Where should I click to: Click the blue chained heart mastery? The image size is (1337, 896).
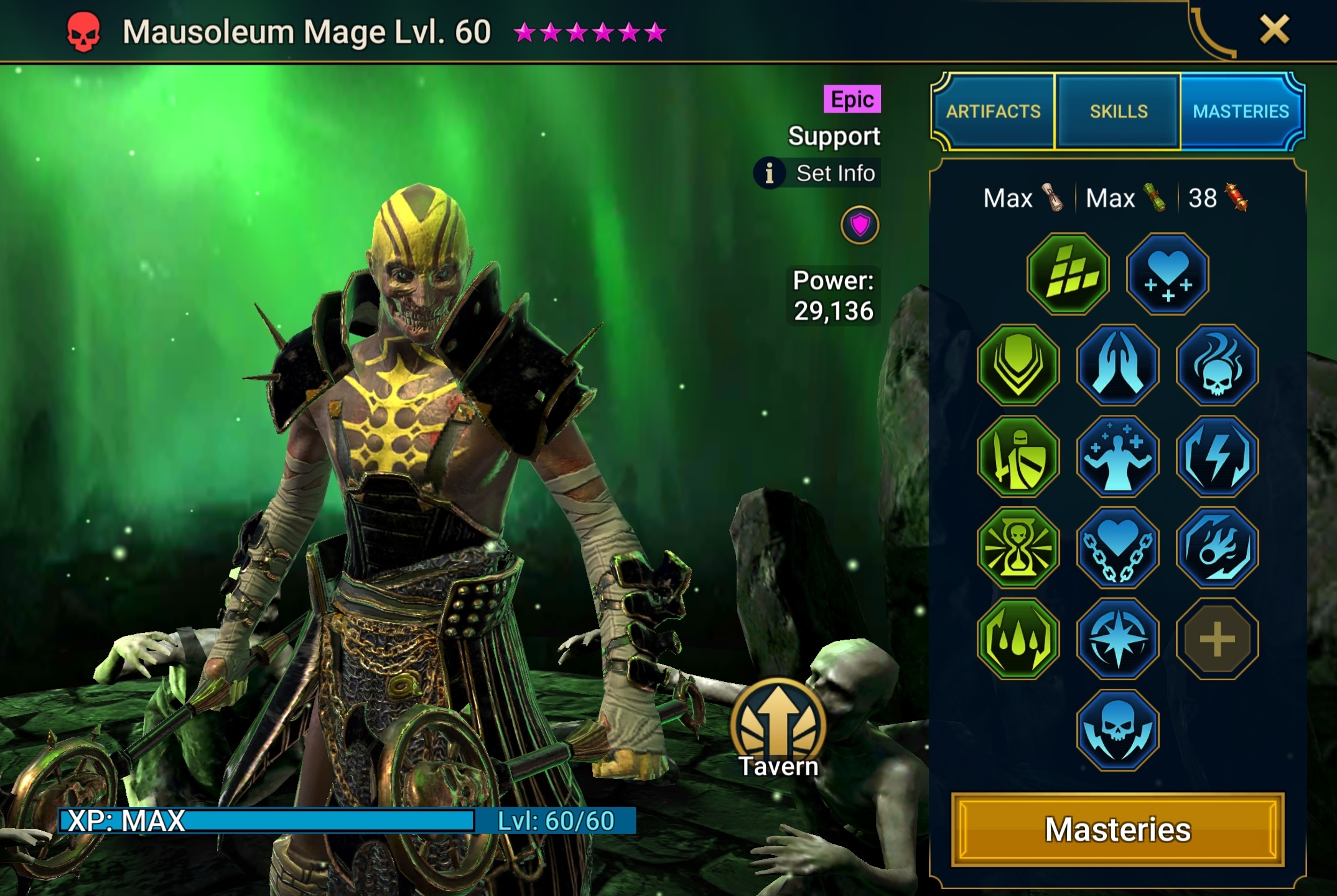pyautogui.click(x=1118, y=547)
